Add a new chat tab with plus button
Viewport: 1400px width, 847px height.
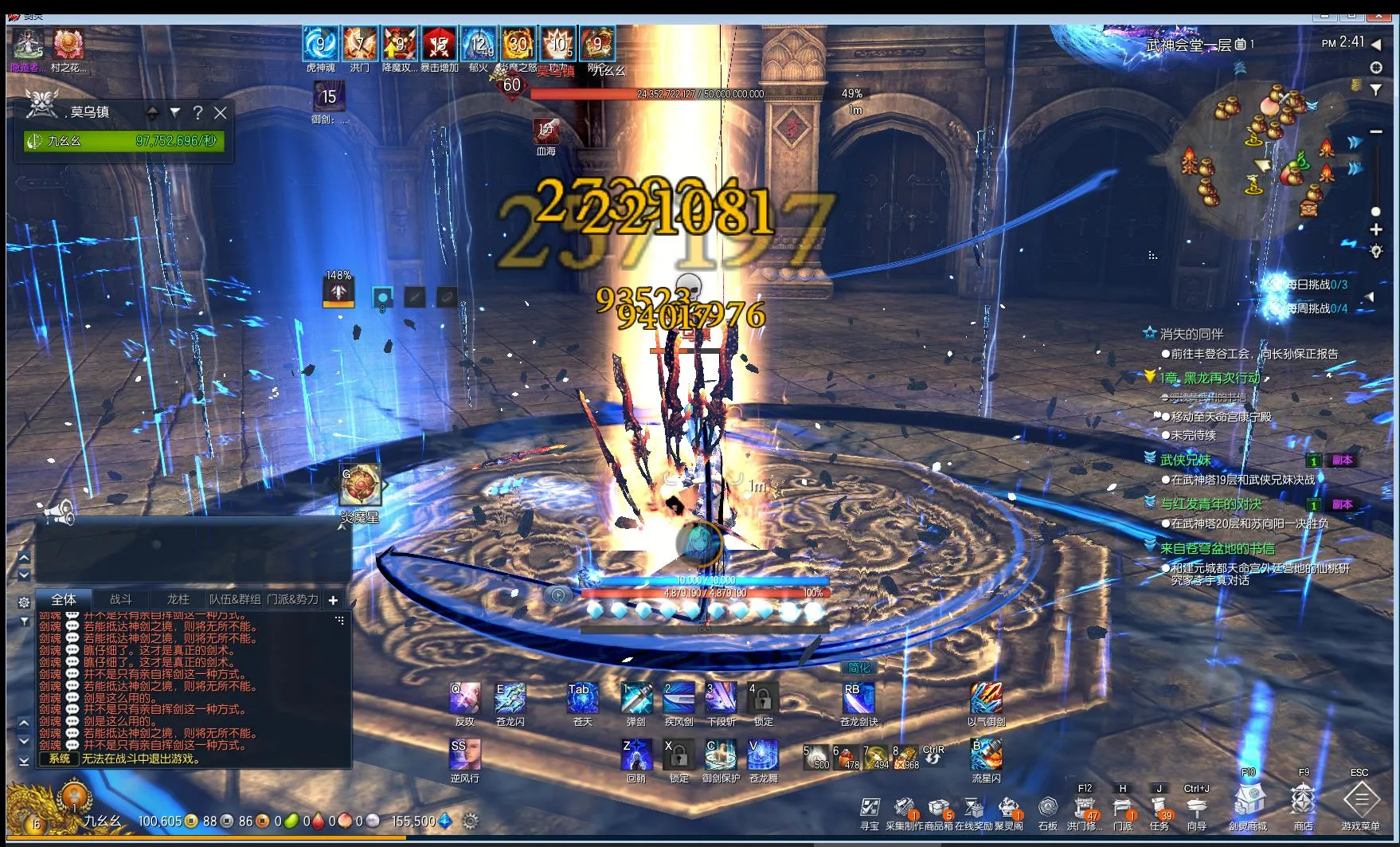click(333, 600)
